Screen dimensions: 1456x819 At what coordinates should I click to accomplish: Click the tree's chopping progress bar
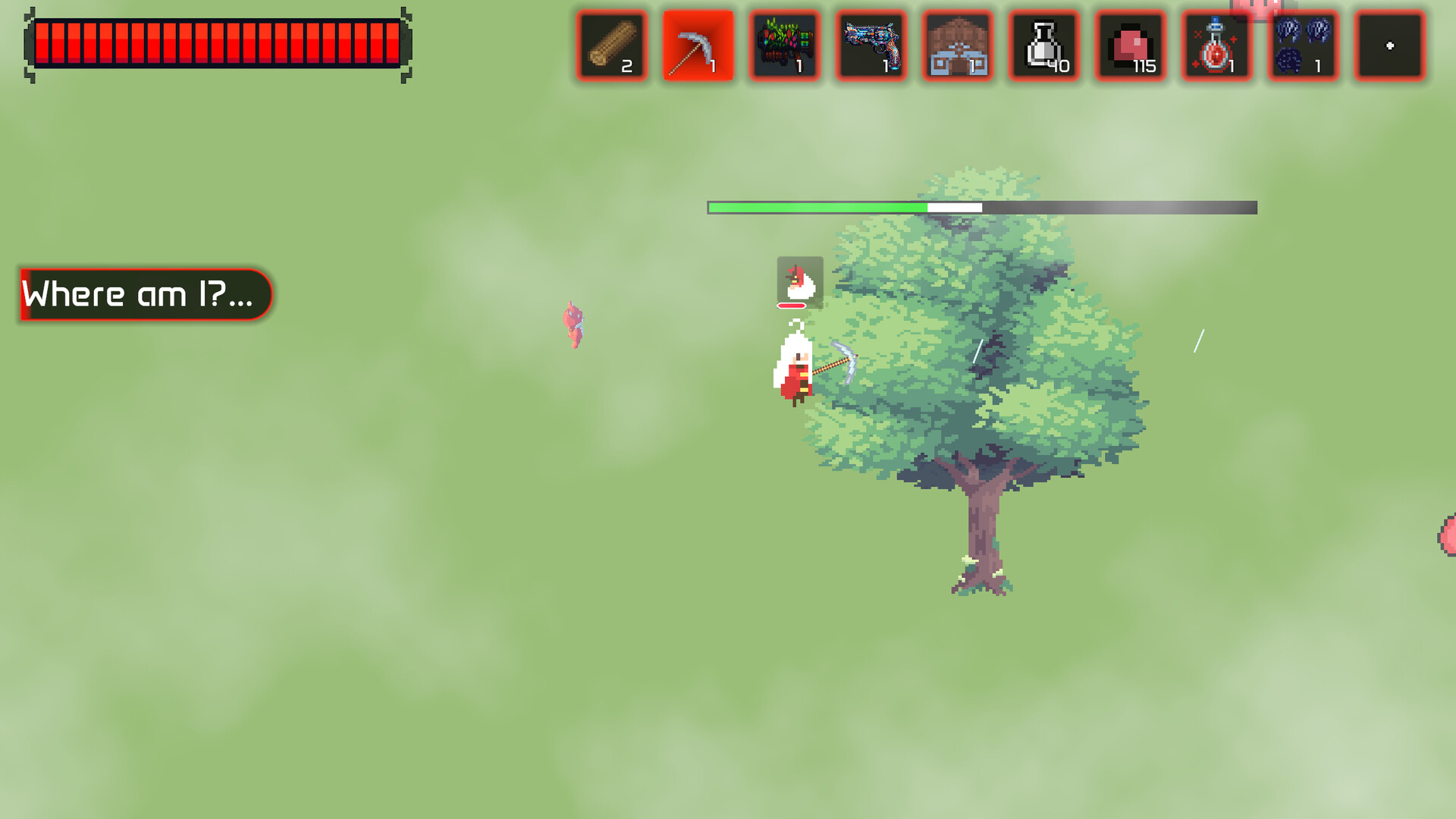[x=982, y=206]
